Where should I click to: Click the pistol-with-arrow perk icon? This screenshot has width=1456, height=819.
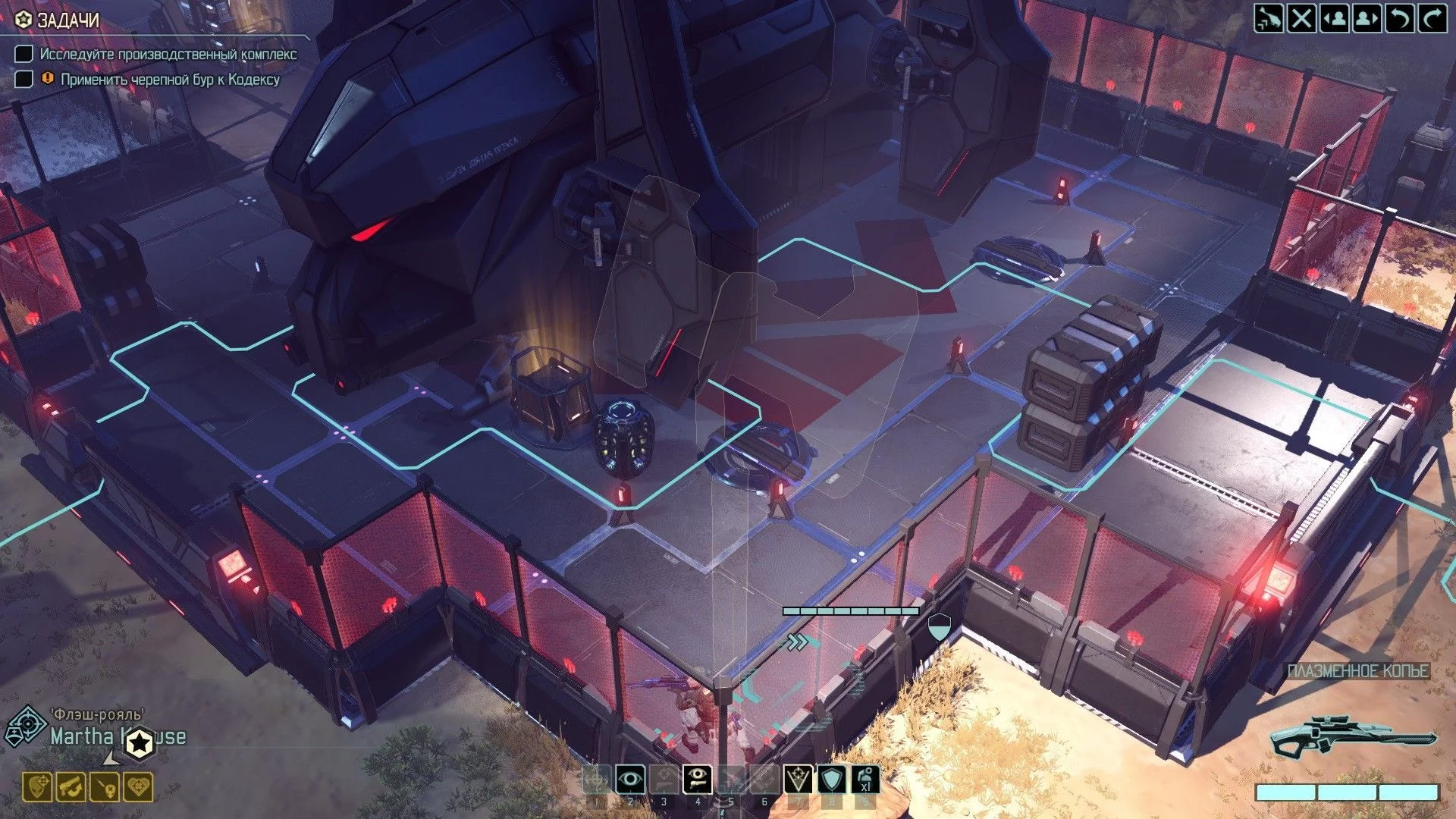tap(71, 788)
